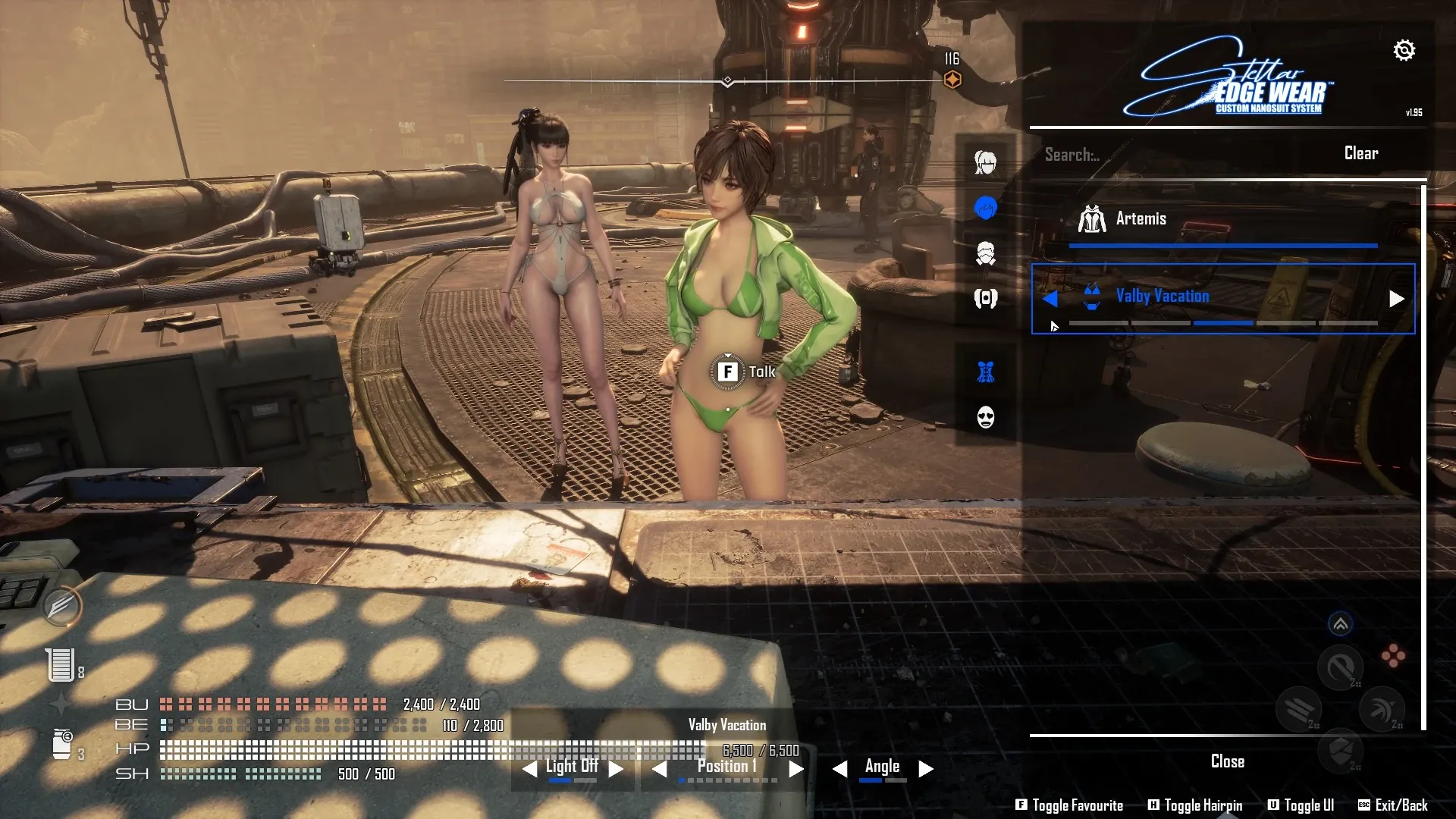Image resolution: width=1456 pixels, height=819 pixels.
Task: Open the ponytail hair category tab
Action: point(985,162)
